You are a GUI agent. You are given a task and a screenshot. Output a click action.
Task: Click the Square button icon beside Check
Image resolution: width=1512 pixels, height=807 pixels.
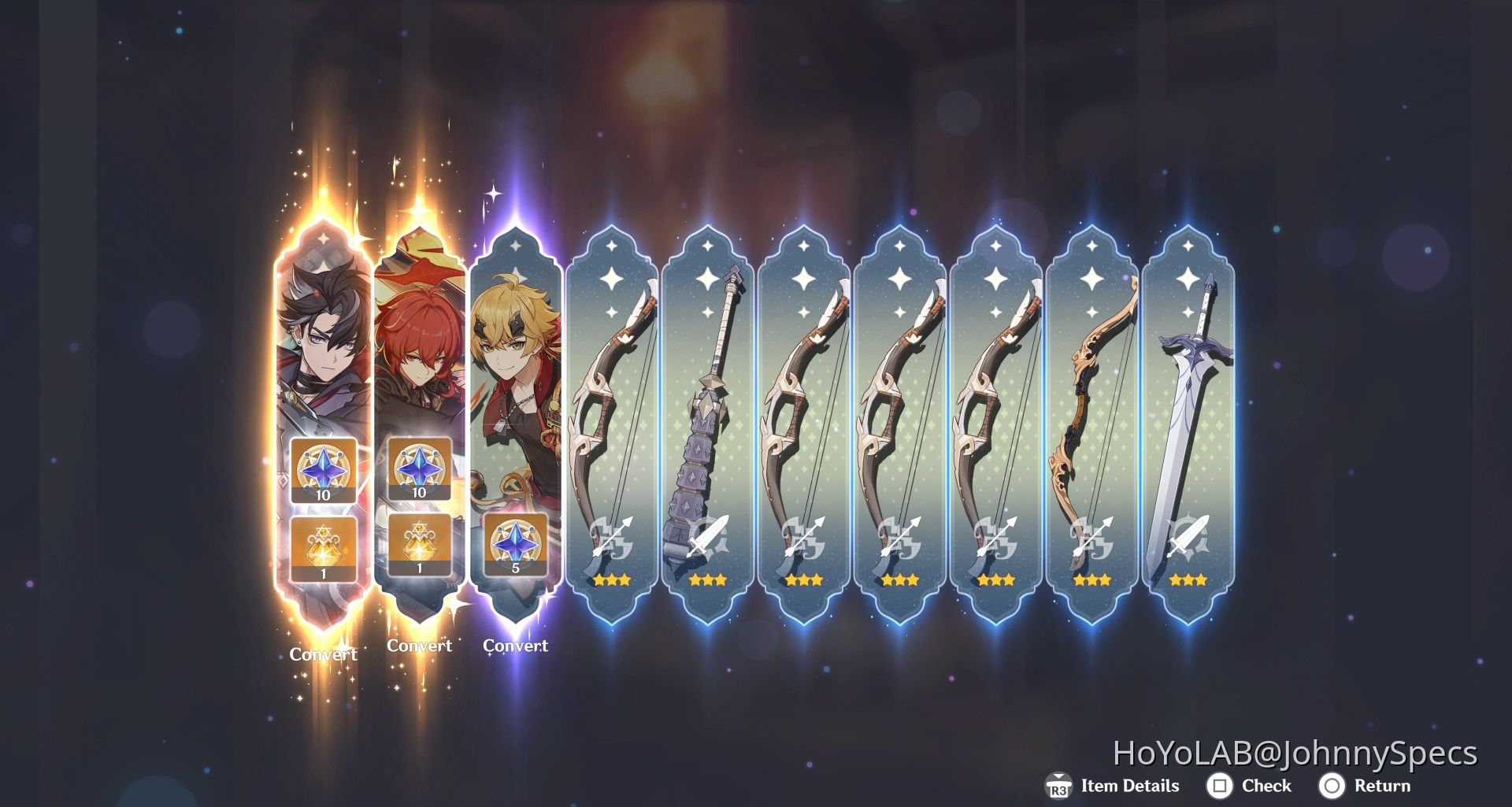click(x=1221, y=786)
